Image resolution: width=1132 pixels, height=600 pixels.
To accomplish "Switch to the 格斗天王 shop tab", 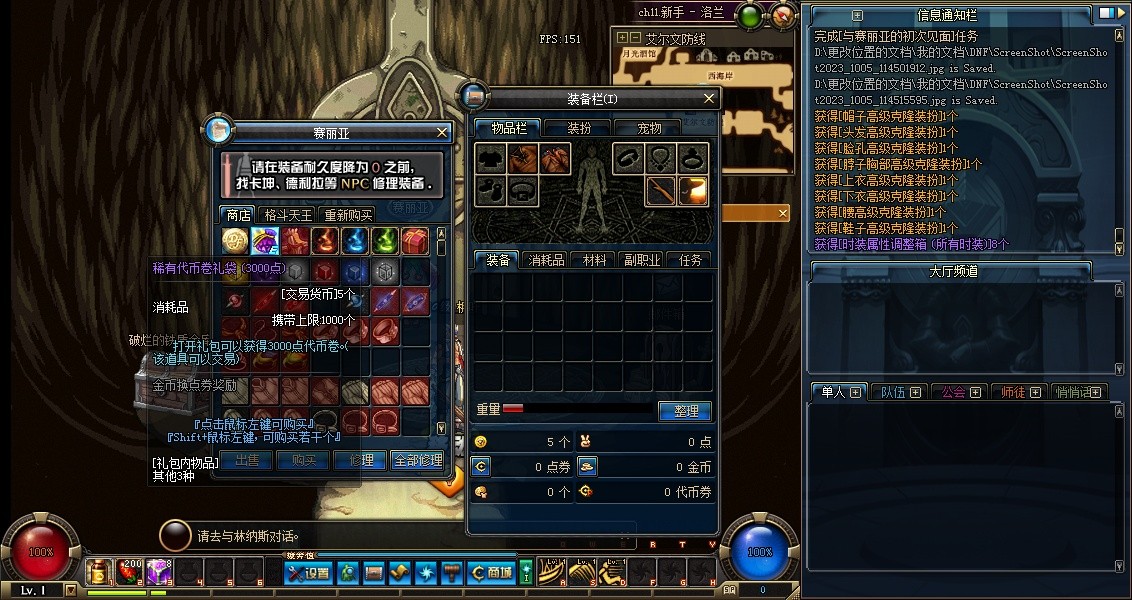I will click(288, 214).
